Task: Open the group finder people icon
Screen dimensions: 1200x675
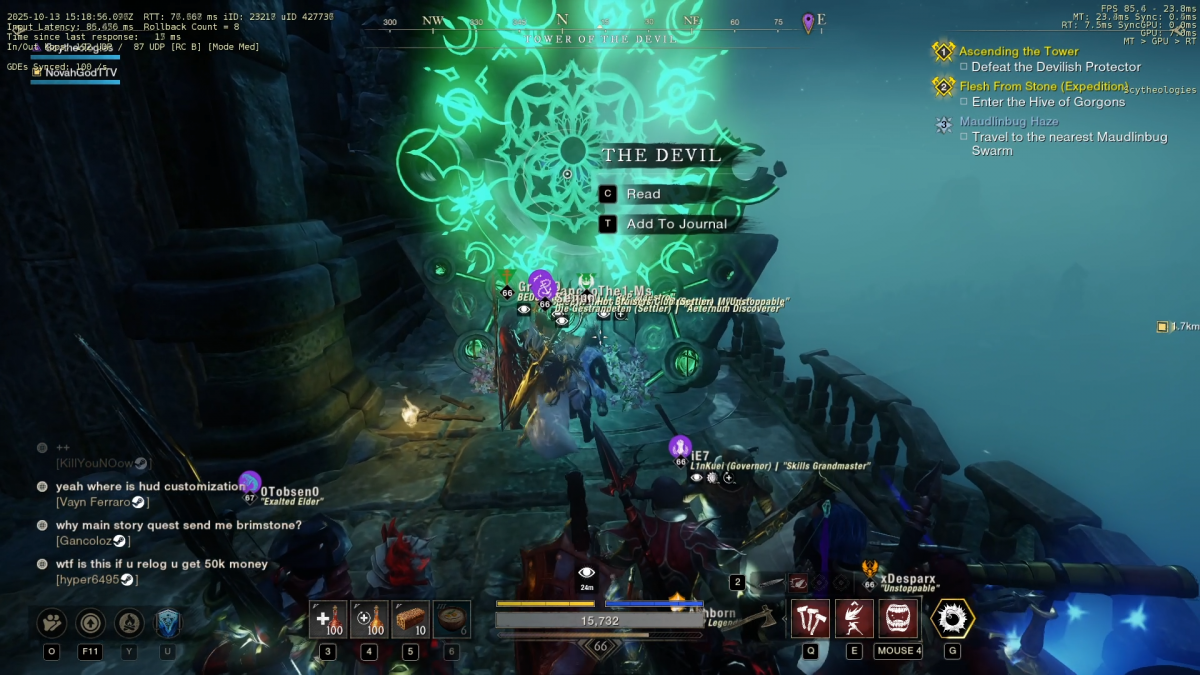Action: click(x=52, y=623)
